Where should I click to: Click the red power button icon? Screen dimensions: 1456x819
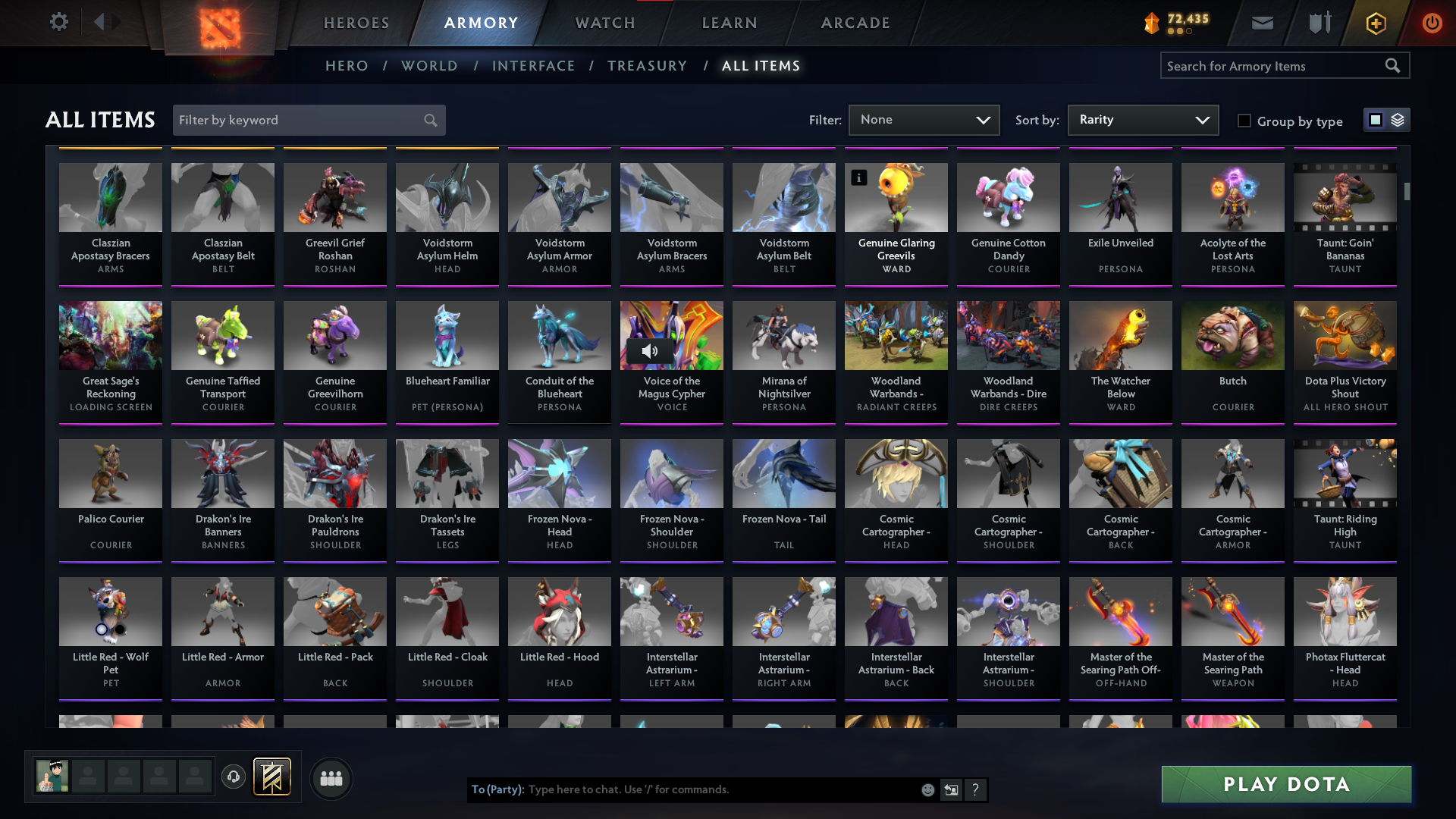1432,23
